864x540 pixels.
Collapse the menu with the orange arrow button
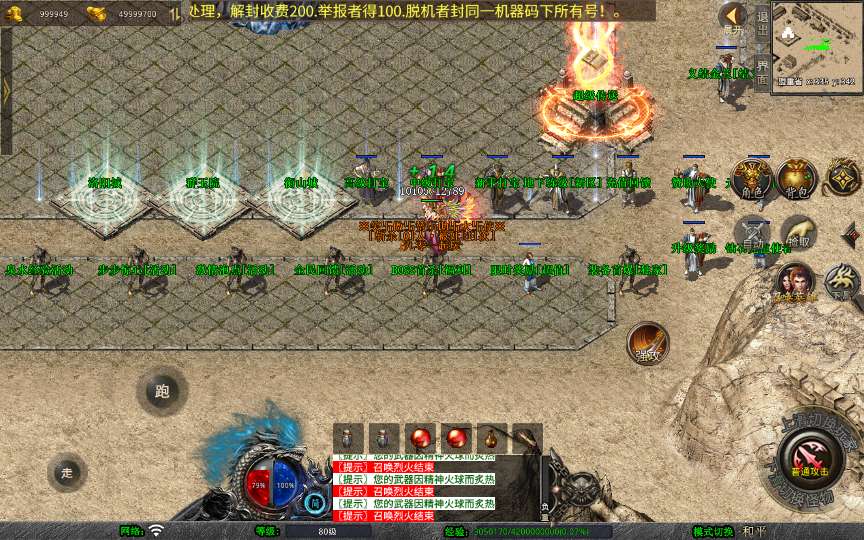[733, 17]
